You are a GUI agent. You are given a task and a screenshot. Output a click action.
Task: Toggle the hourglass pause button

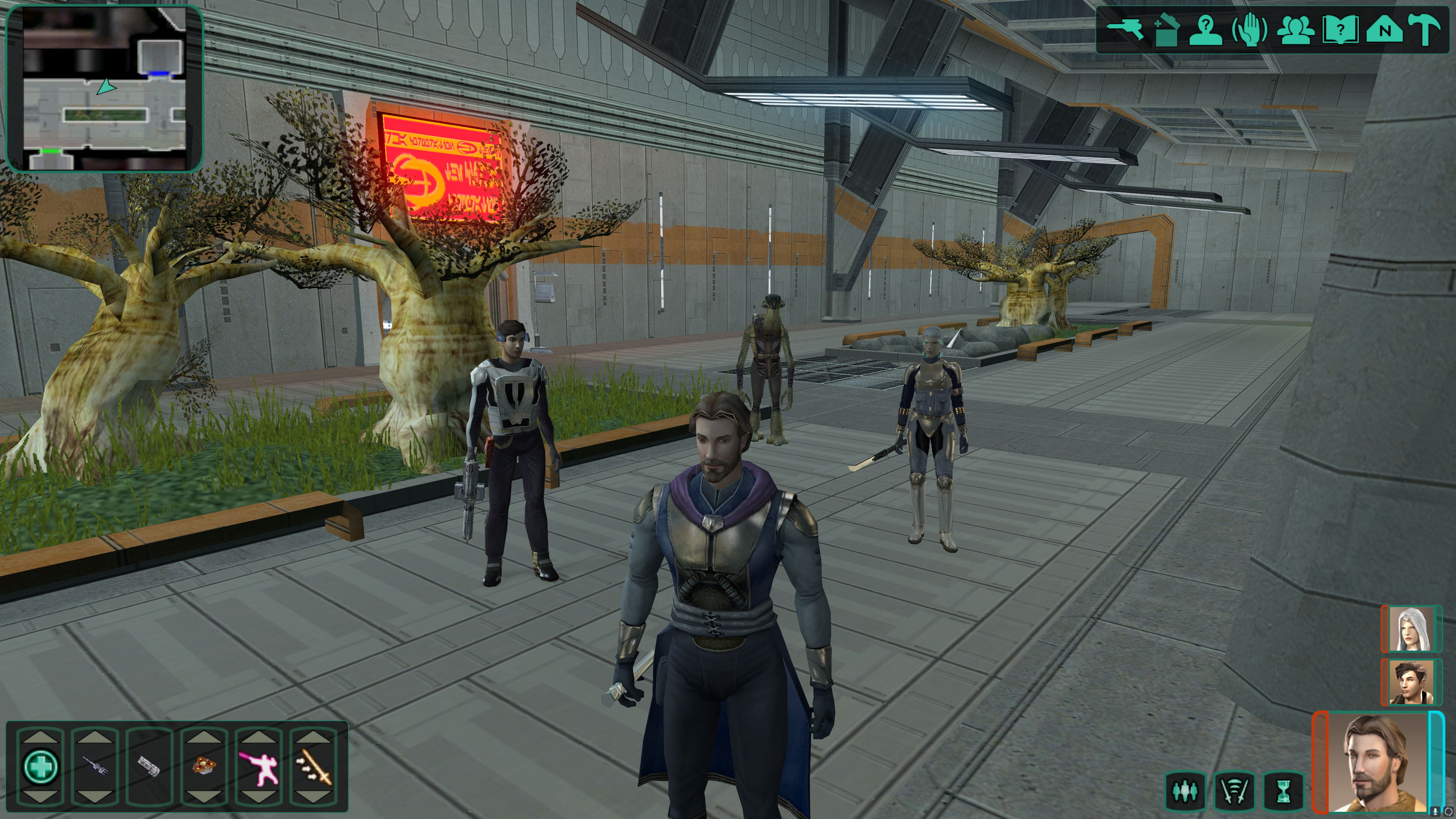coord(1283,791)
